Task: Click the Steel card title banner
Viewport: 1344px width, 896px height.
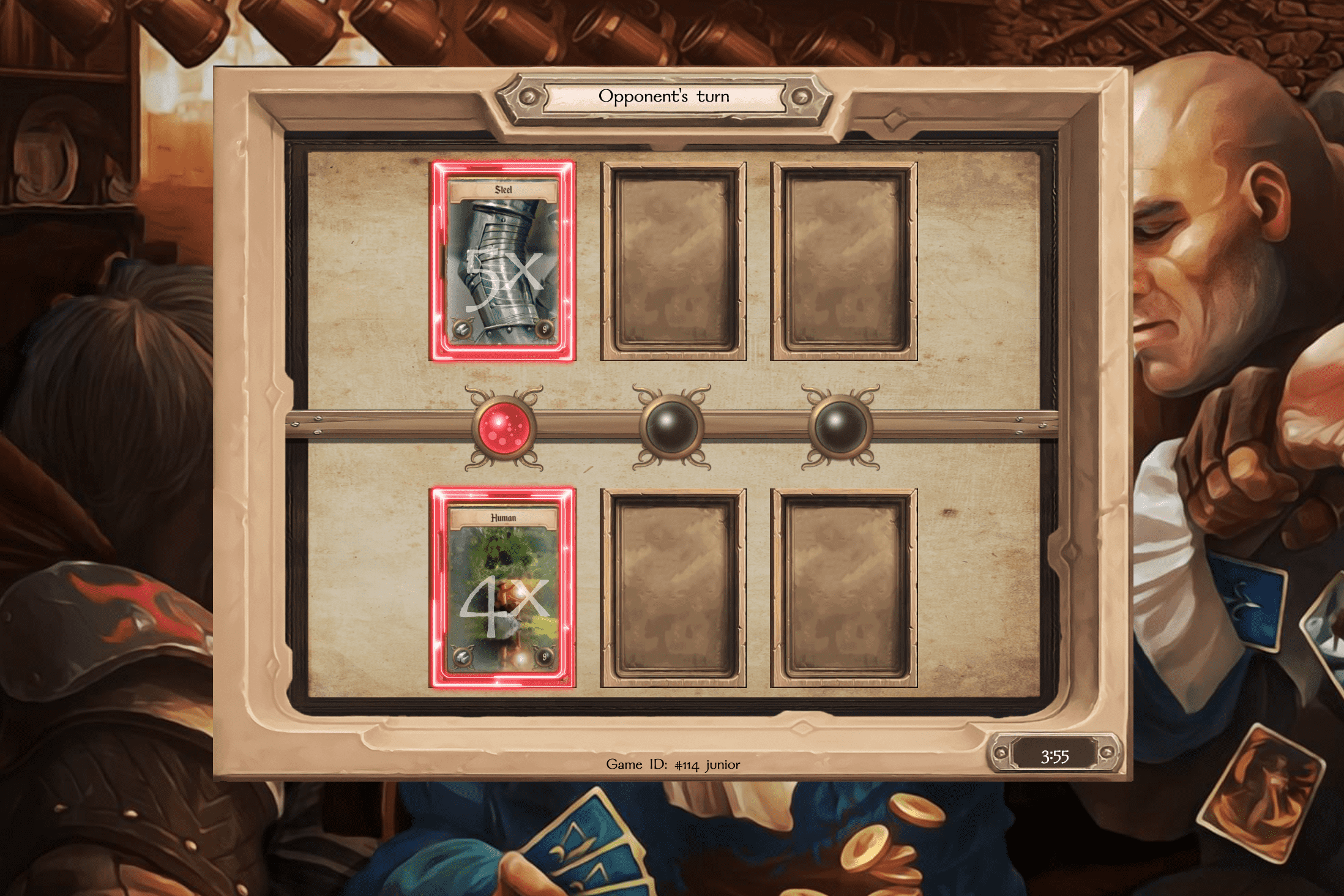Action: (x=502, y=190)
